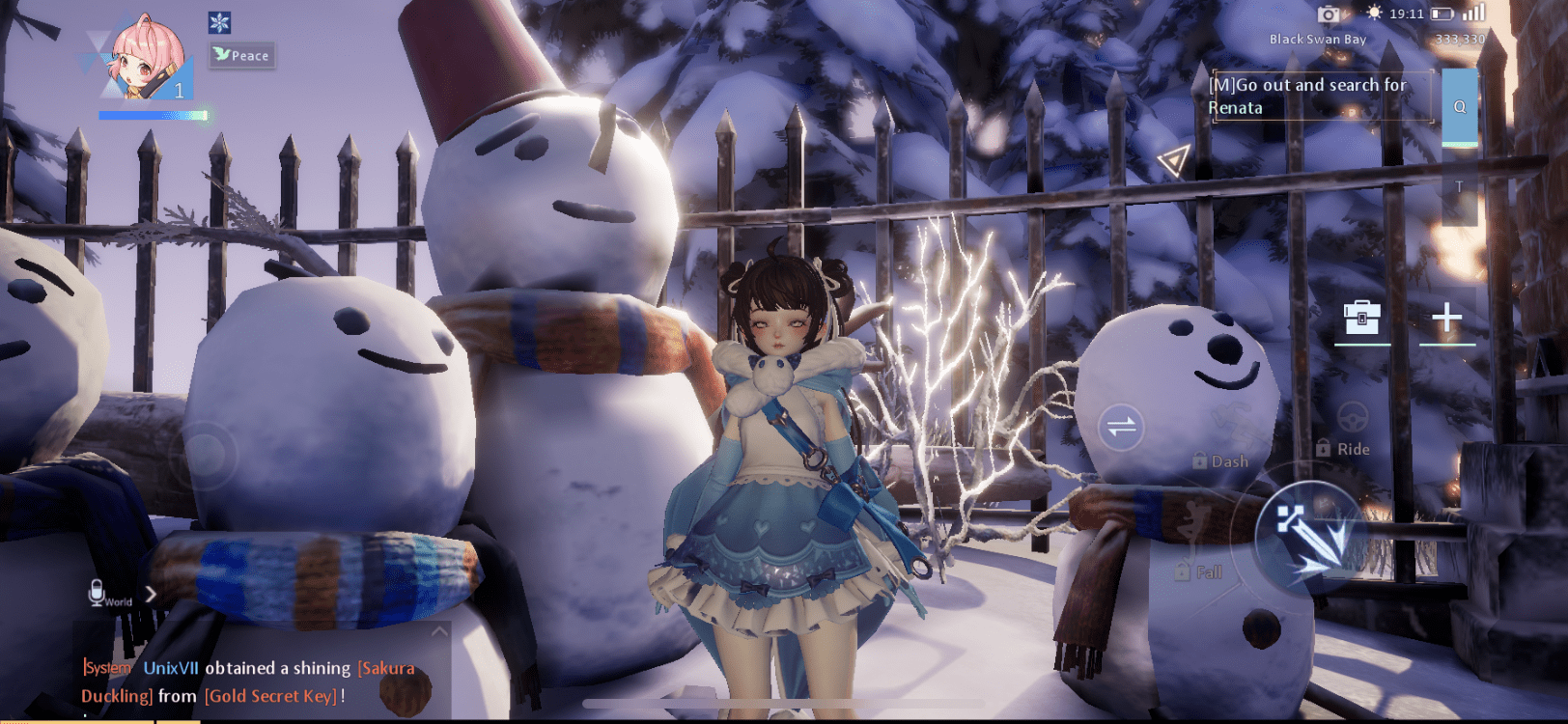Image resolution: width=1568 pixels, height=724 pixels.
Task: Open the briefcase inventory icon
Action: click(1361, 319)
